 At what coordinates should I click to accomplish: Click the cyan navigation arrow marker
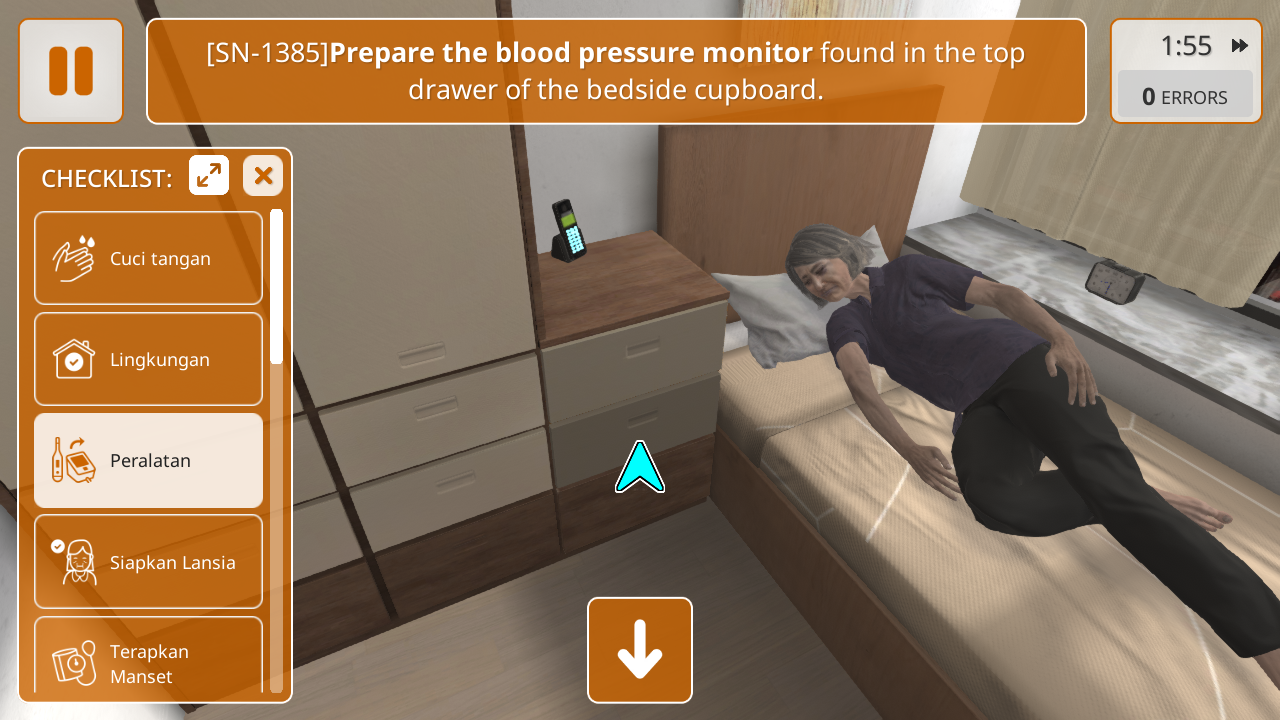pos(640,468)
